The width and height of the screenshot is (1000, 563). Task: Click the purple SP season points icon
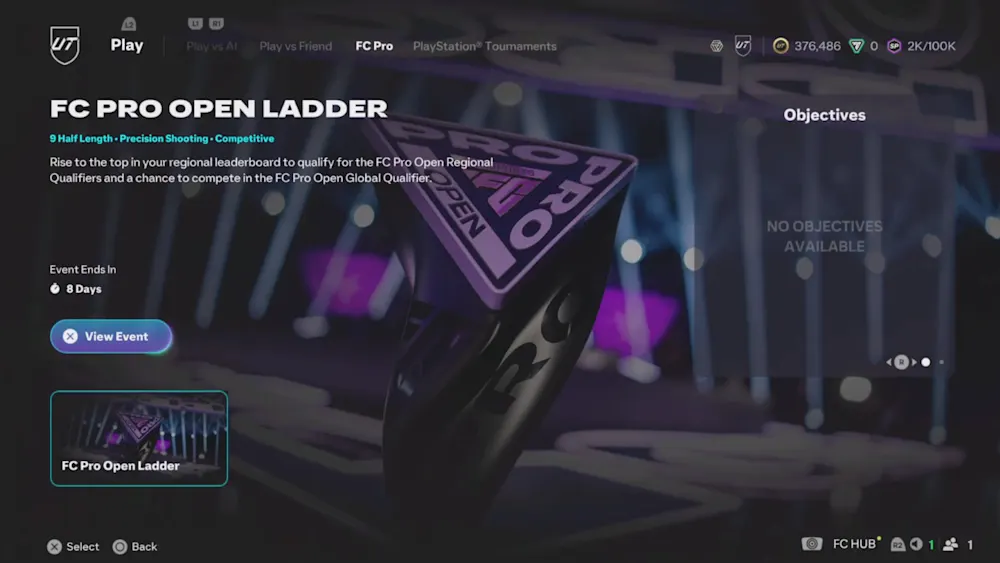pyautogui.click(x=894, y=46)
